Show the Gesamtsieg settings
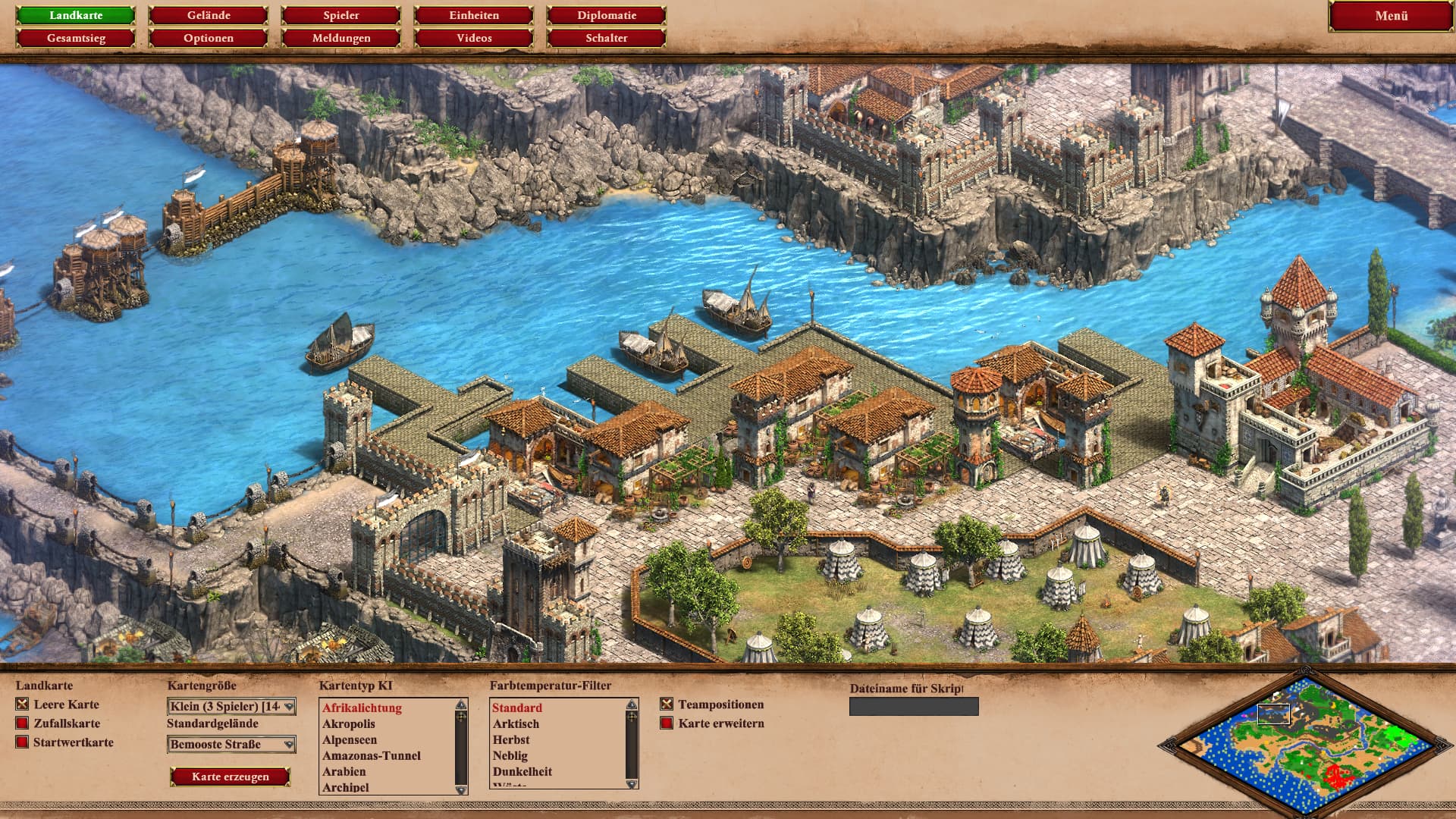1456x819 pixels. tap(76, 38)
